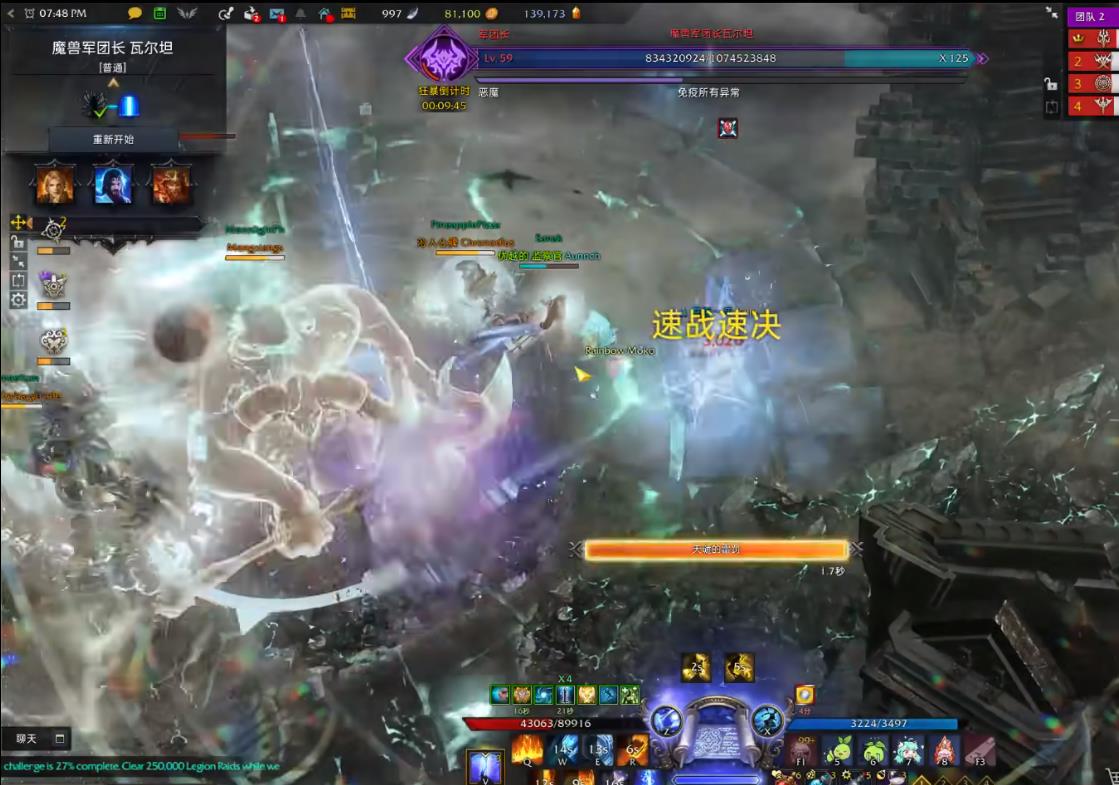Activate the Z identity orb skill

[x=665, y=720]
